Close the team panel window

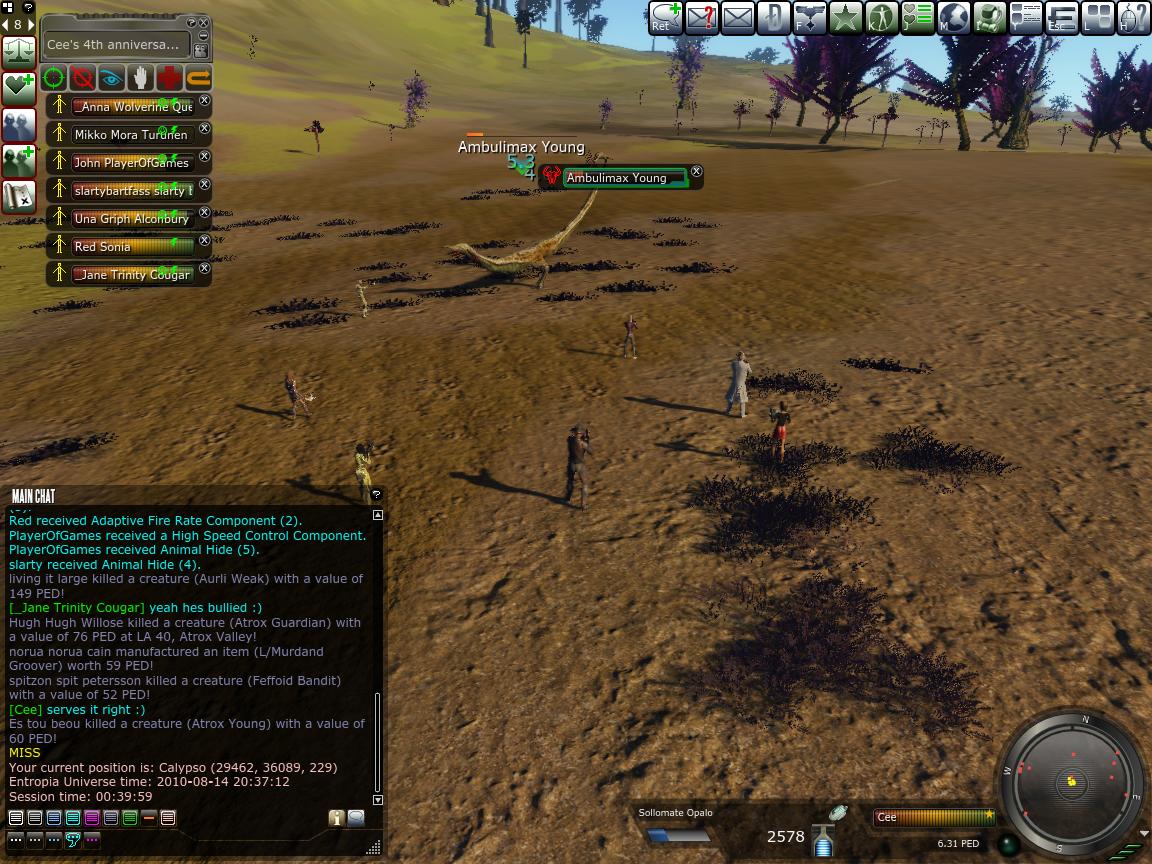click(203, 23)
